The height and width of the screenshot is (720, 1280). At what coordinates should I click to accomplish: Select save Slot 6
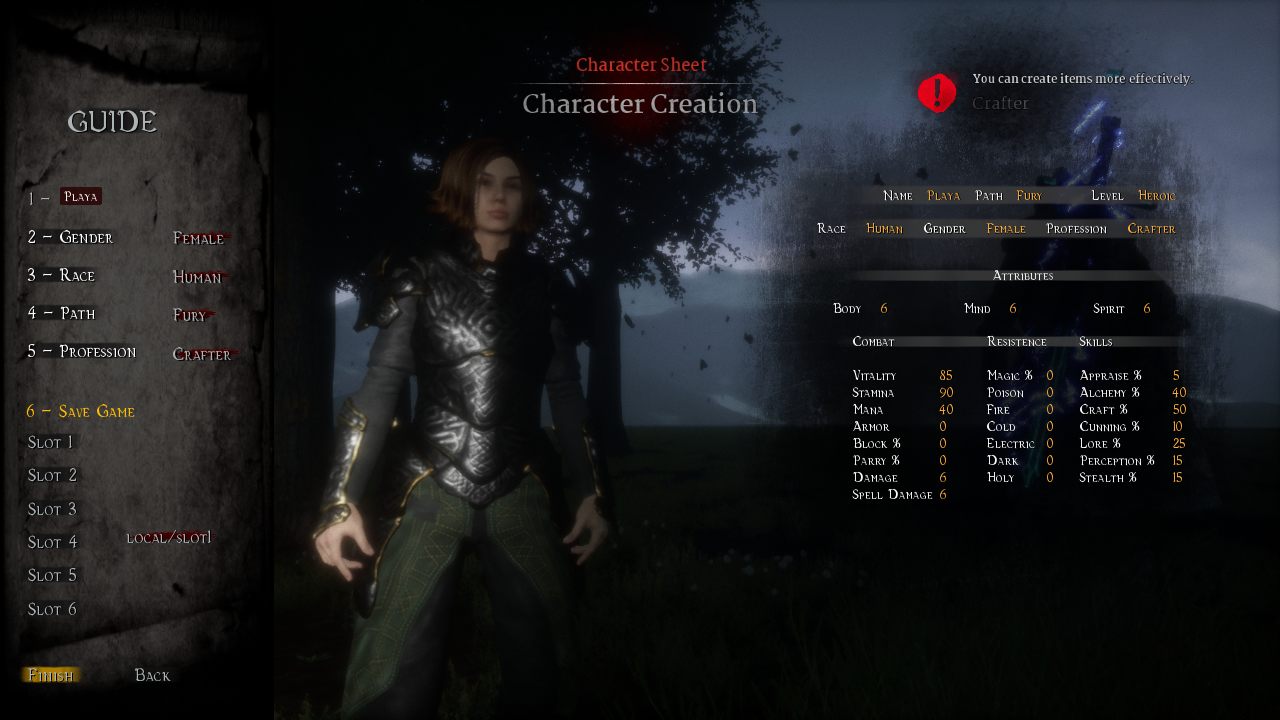click(x=52, y=609)
